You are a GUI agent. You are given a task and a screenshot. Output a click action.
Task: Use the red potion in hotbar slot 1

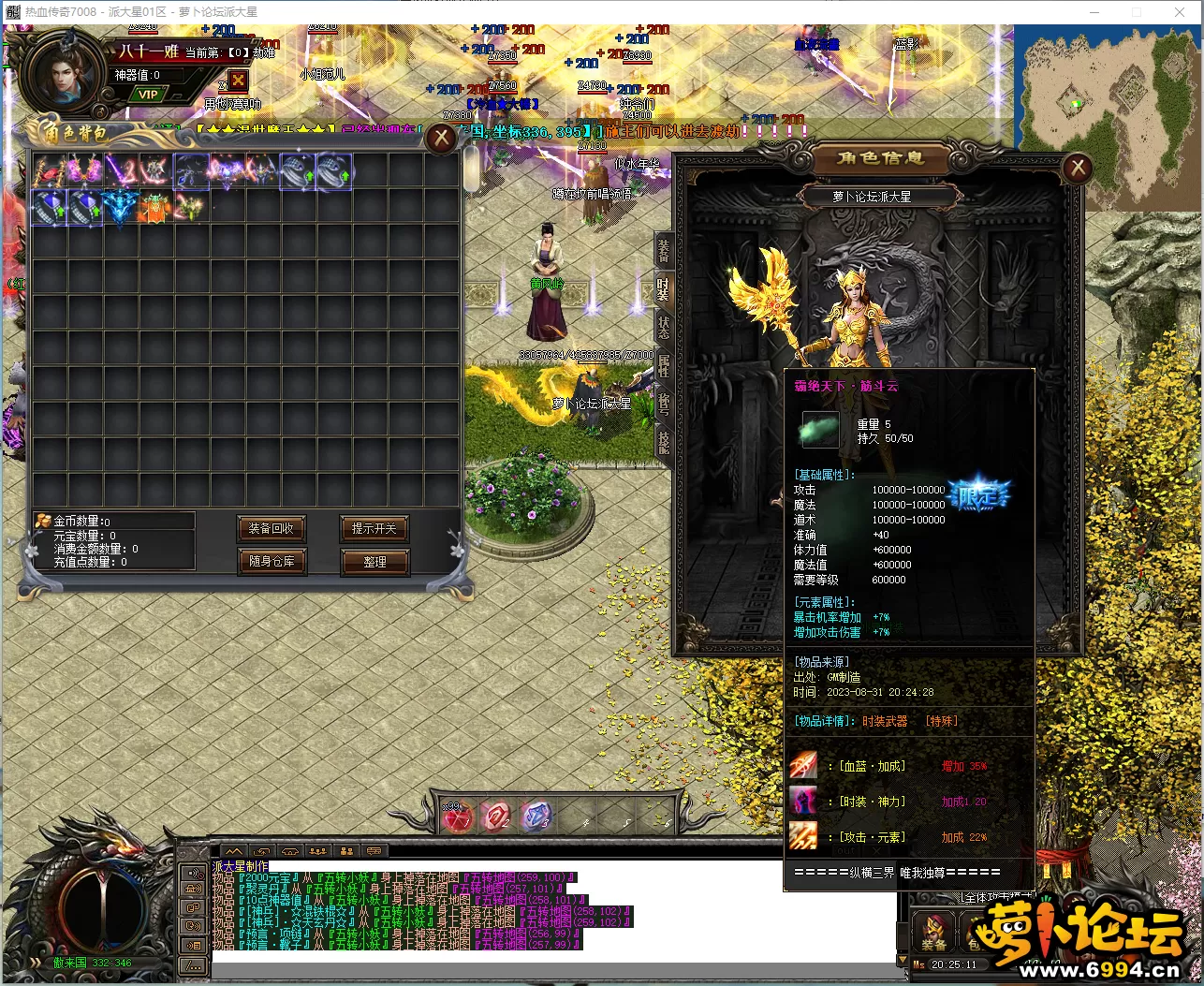tap(457, 817)
